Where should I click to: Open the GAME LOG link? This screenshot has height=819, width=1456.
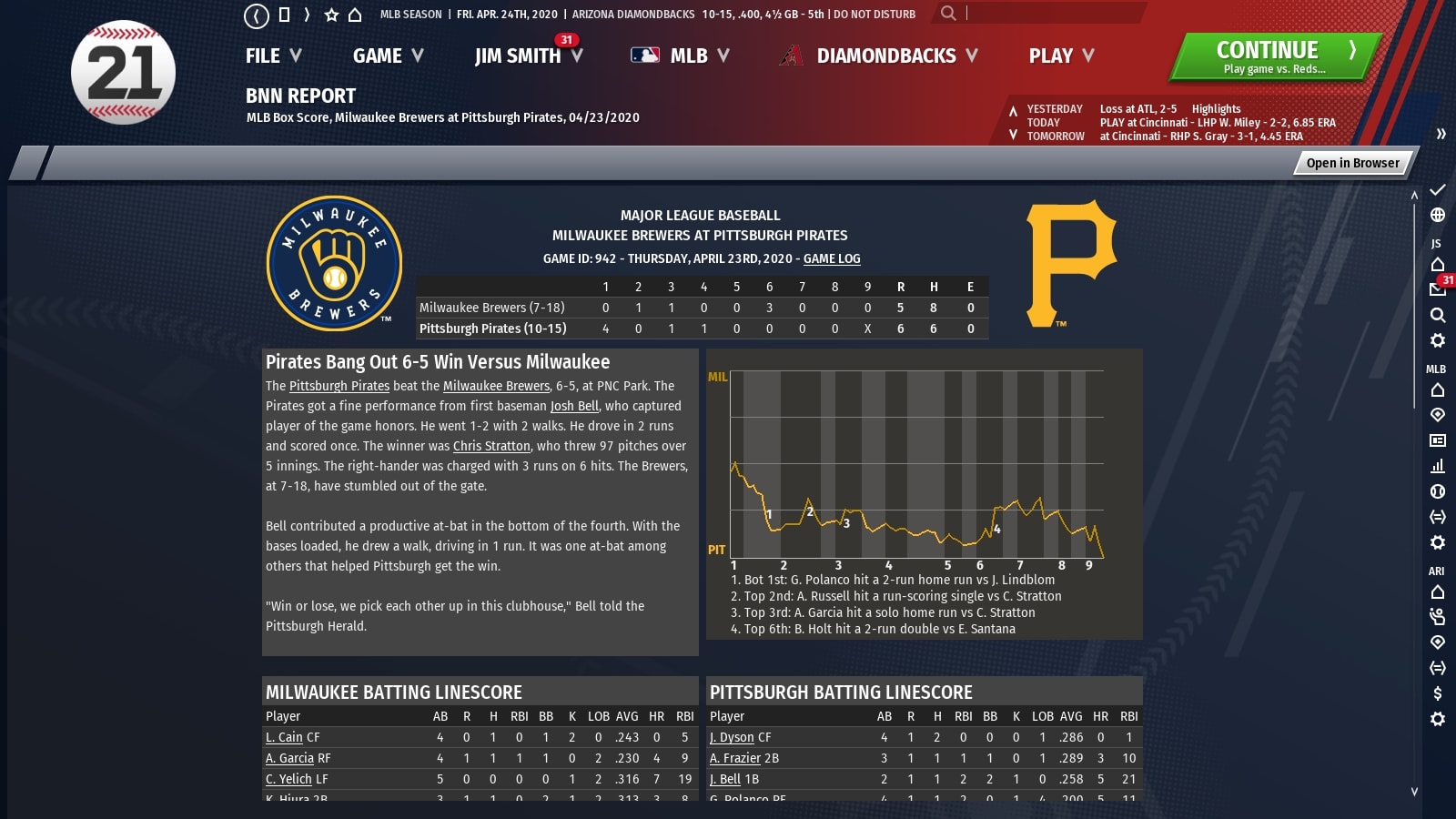(x=832, y=258)
